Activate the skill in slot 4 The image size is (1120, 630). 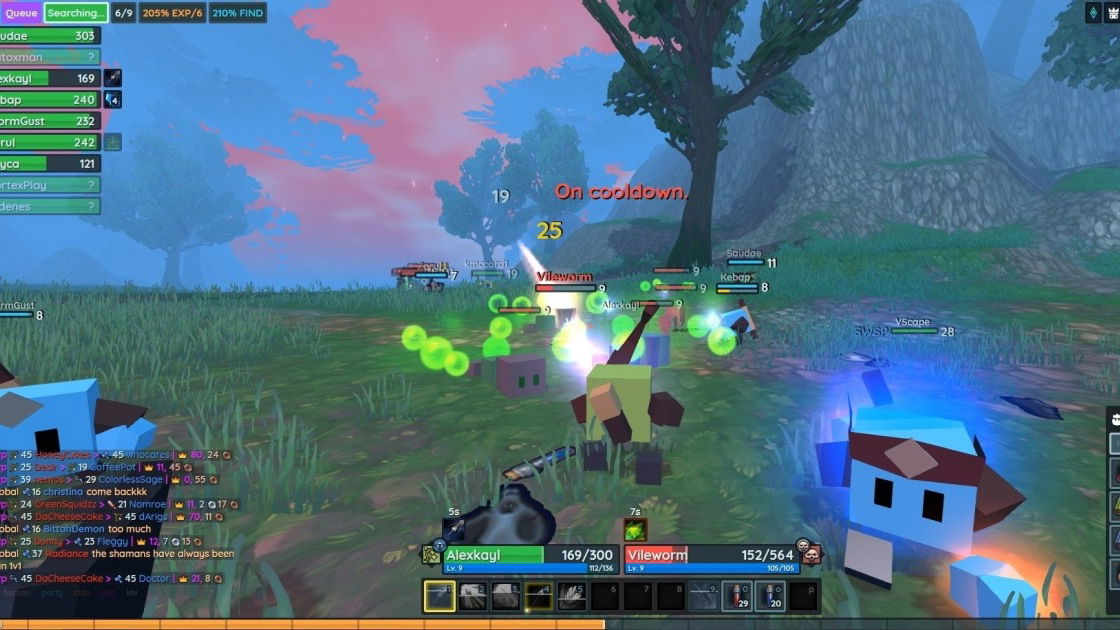(539, 596)
